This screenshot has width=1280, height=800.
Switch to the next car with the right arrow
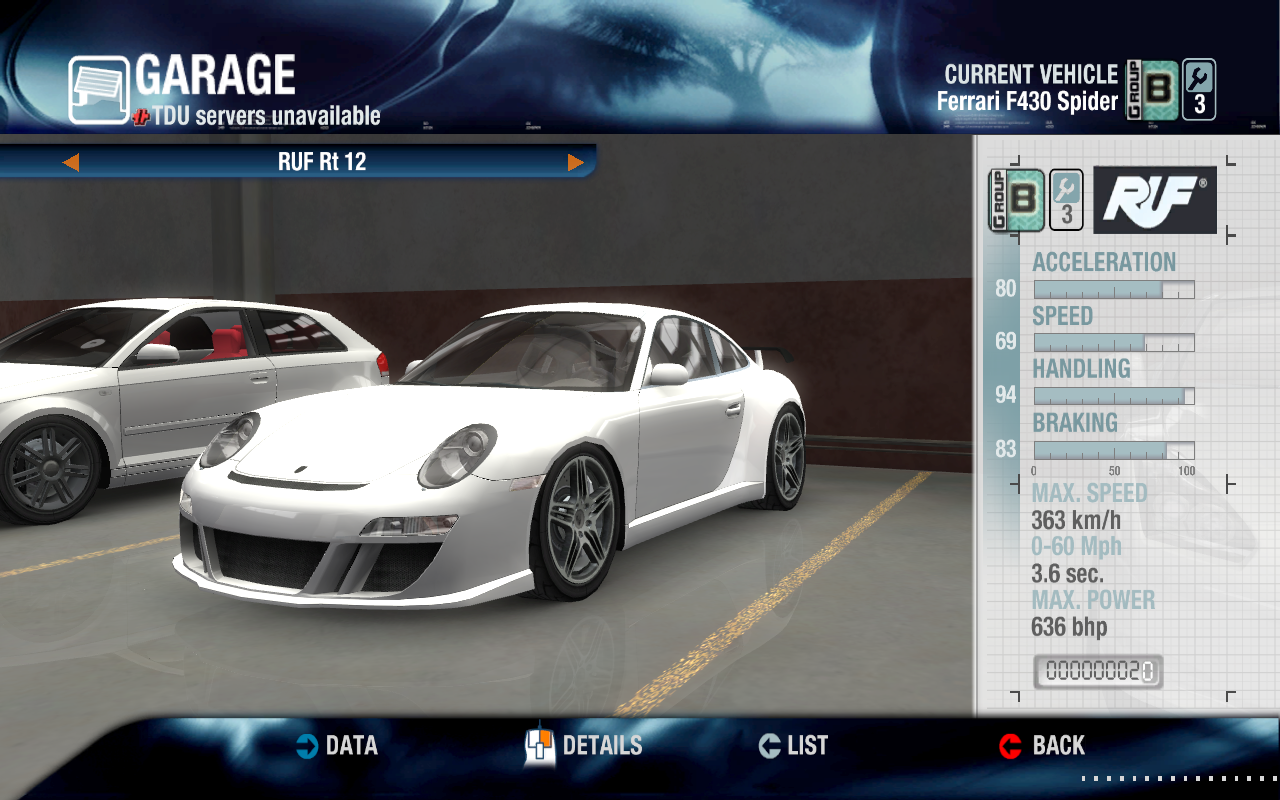click(576, 162)
